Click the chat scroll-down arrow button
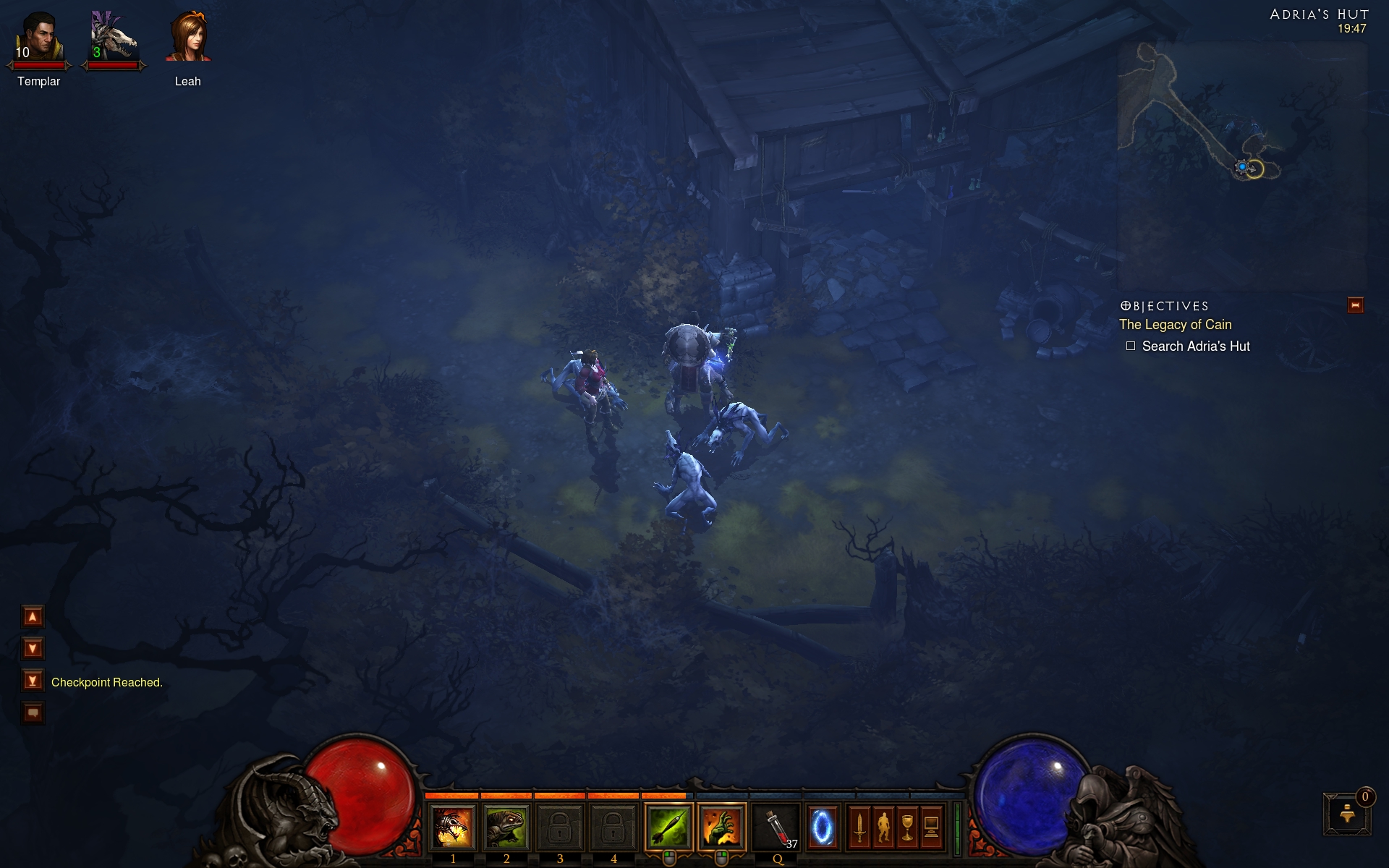The image size is (1389, 868). click(33, 648)
